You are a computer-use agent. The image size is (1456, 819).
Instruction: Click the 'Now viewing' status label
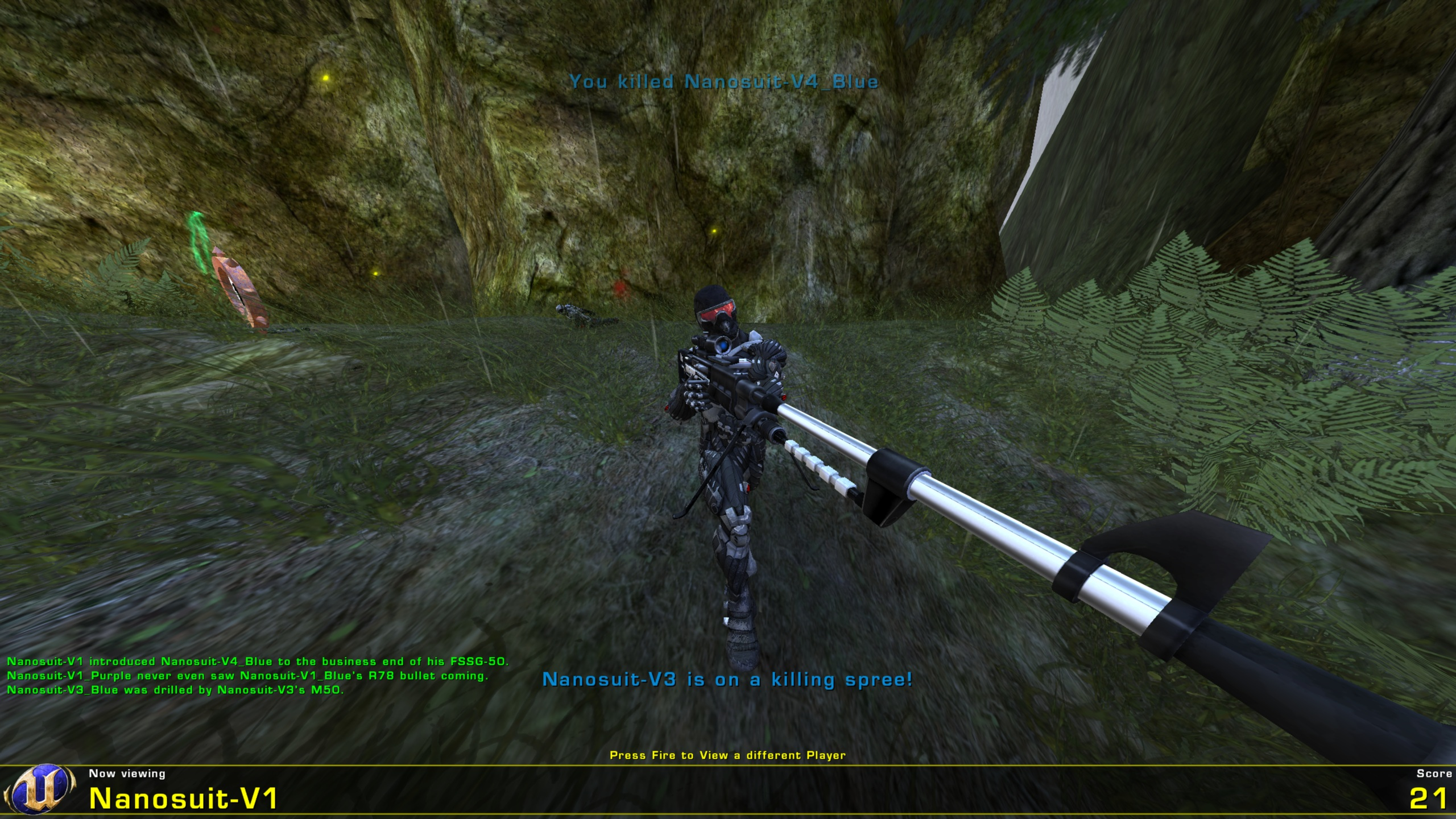point(127,771)
